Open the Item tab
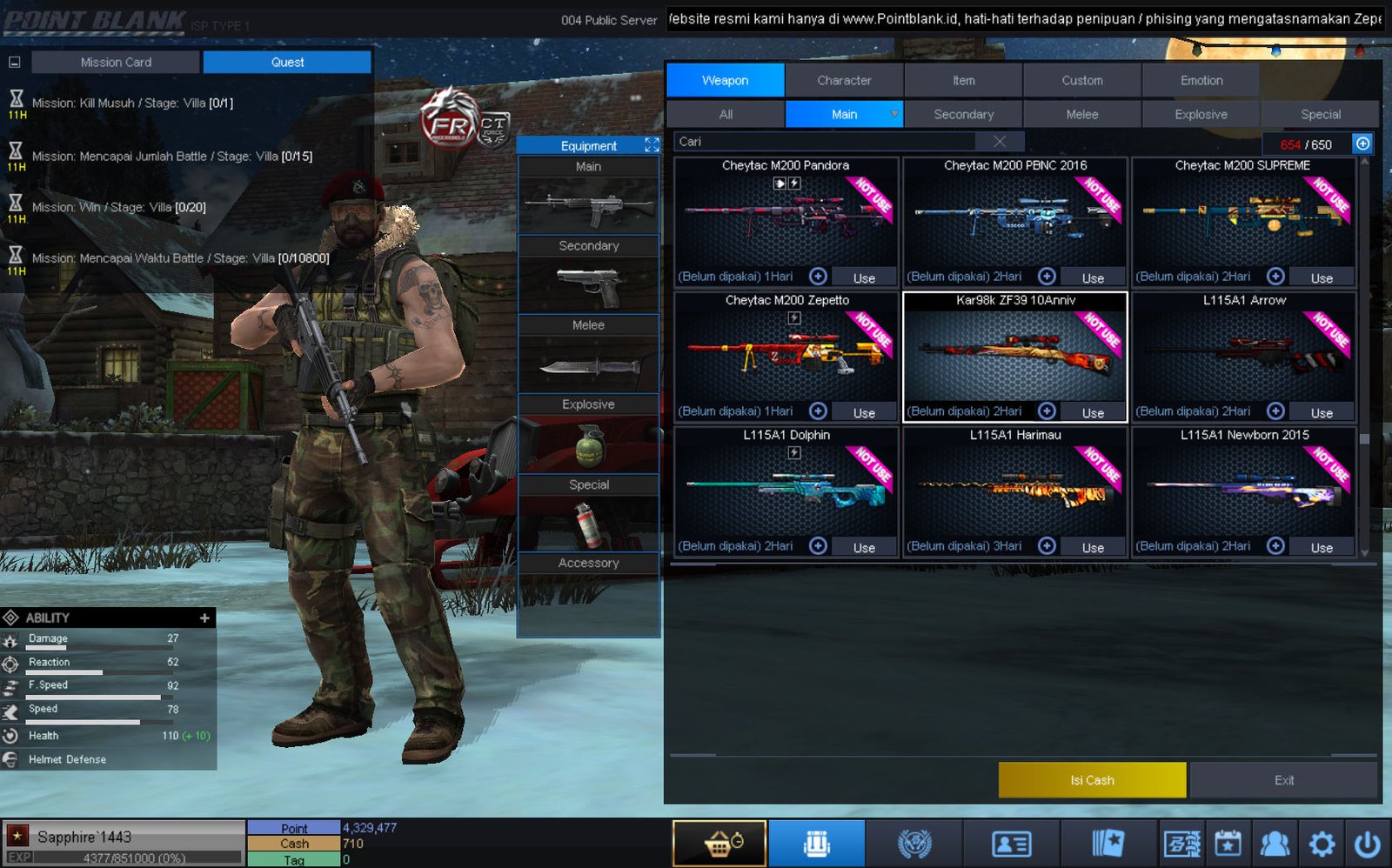1392x868 pixels. click(963, 80)
